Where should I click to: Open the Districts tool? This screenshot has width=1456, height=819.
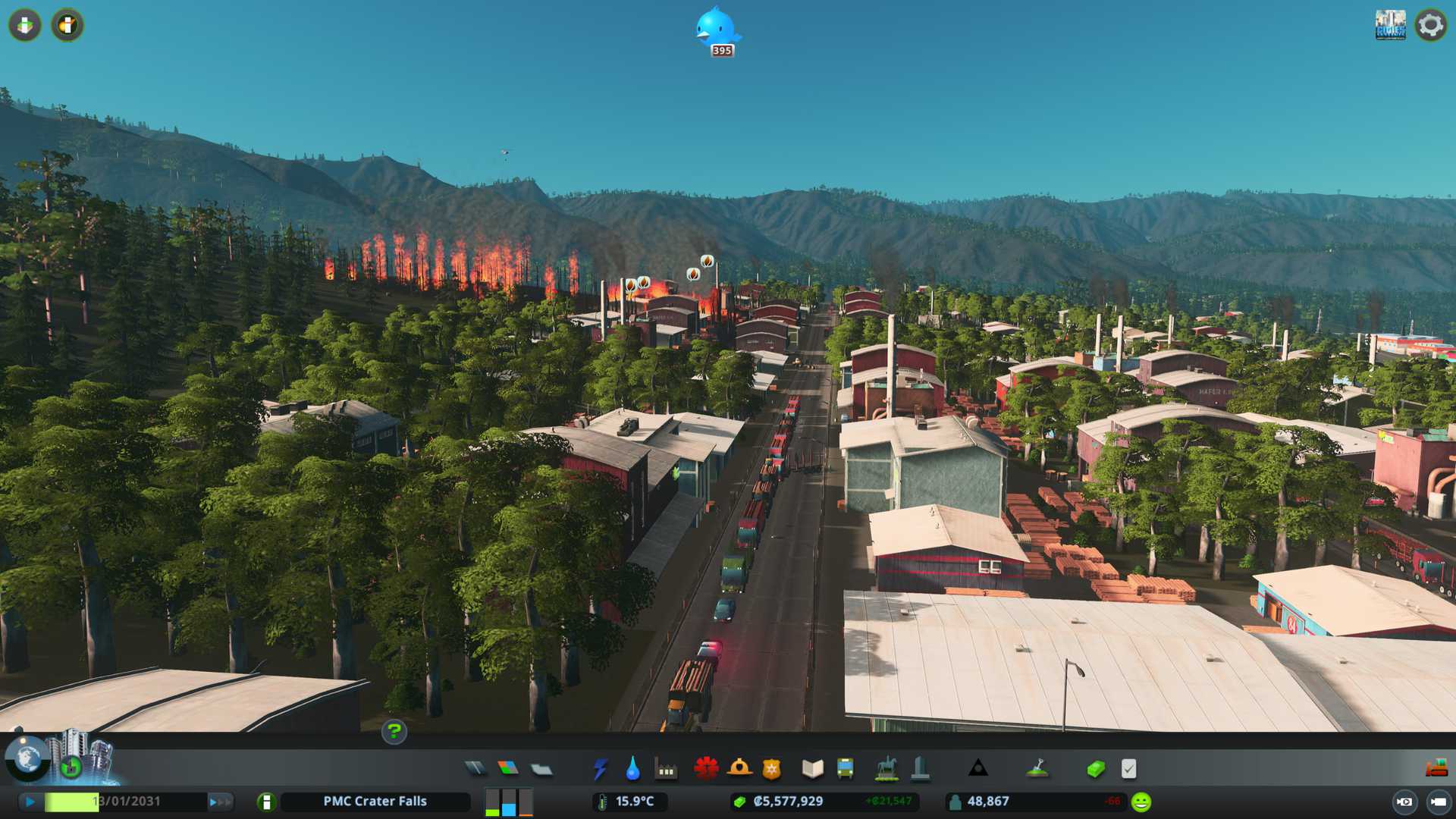point(541,769)
